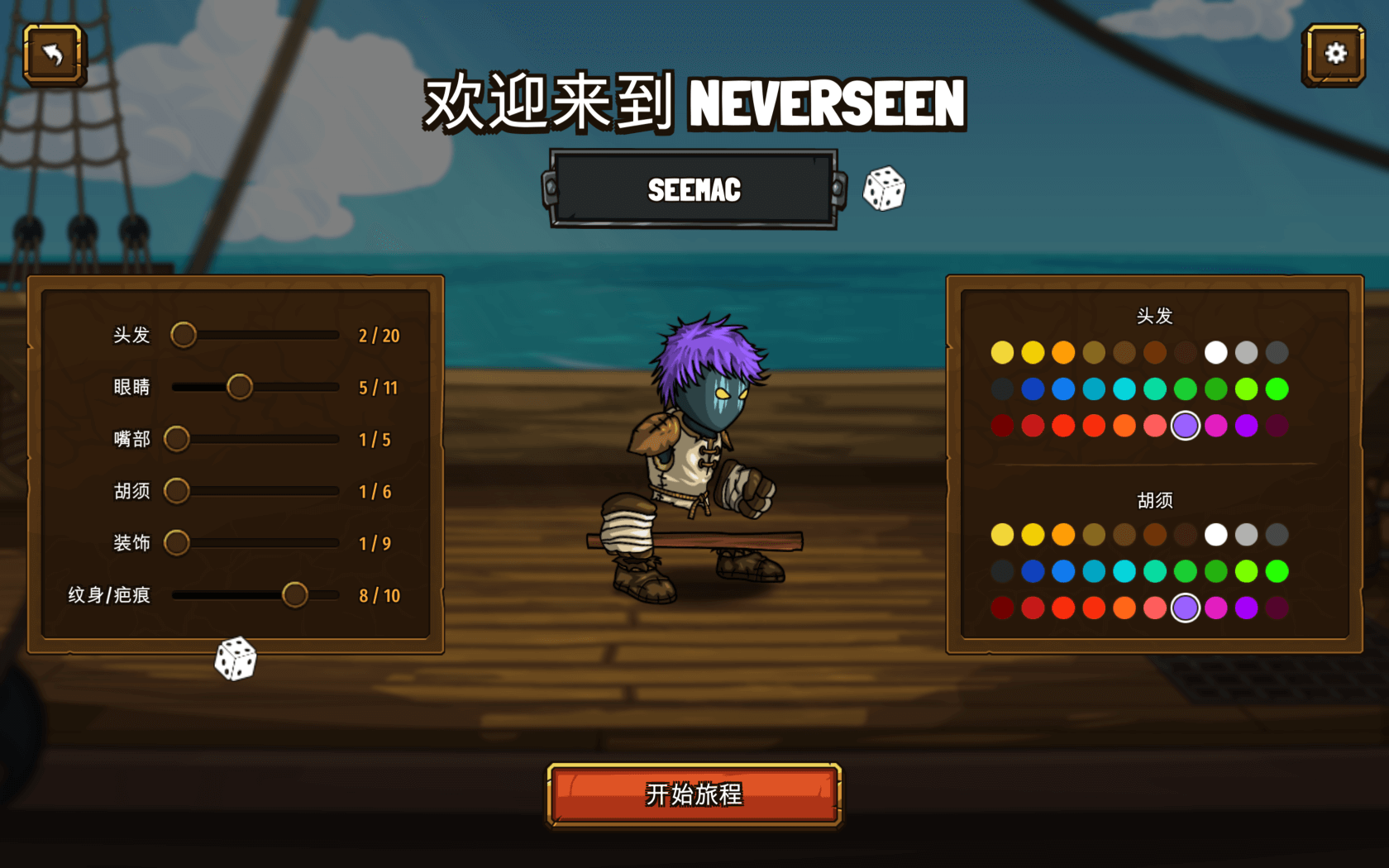This screenshot has height=868, width=1389.
Task: Randomize appearance with dice below sliders panel
Action: coord(236,659)
